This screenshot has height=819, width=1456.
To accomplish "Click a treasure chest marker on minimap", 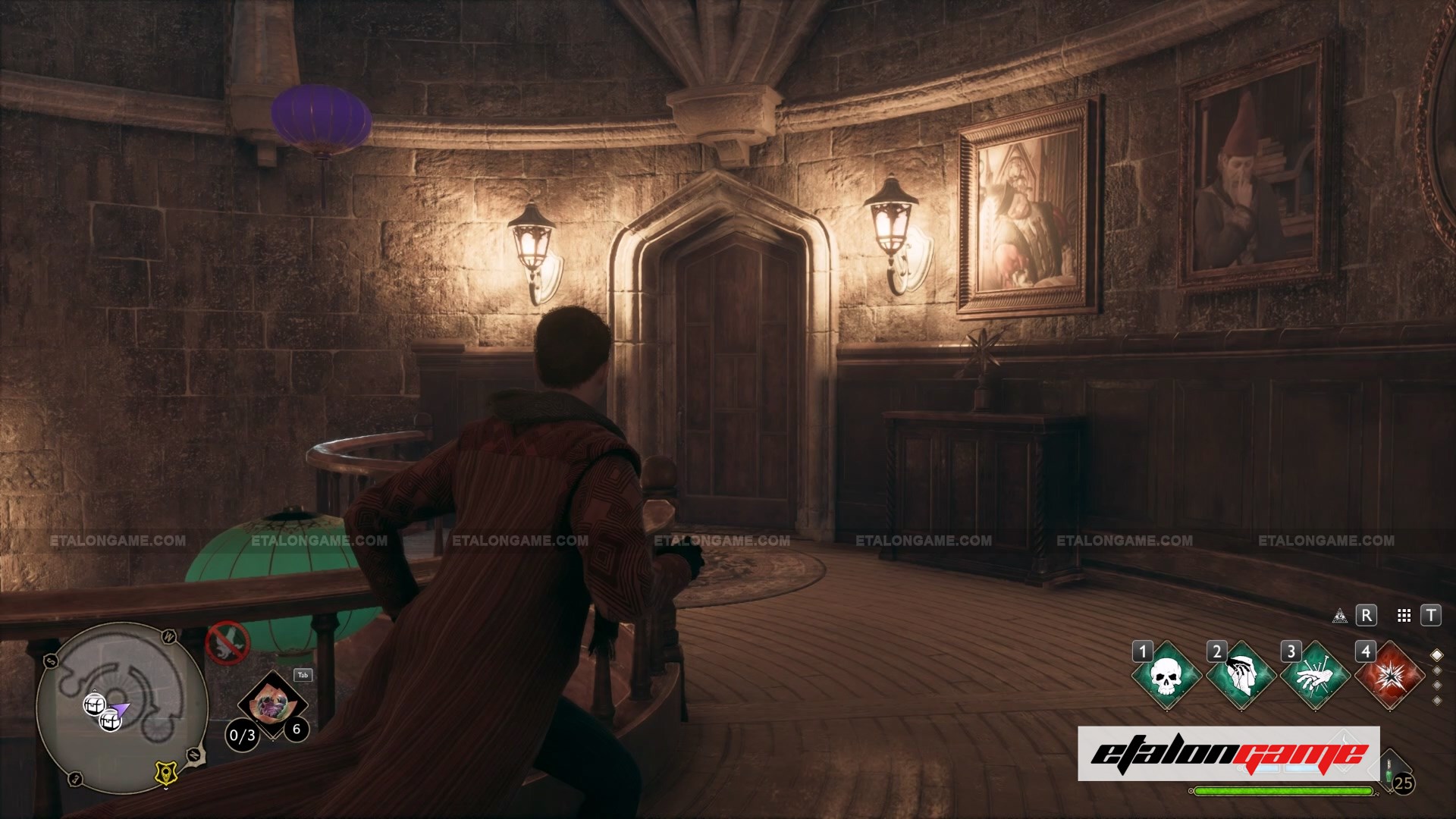I will [x=94, y=704].
